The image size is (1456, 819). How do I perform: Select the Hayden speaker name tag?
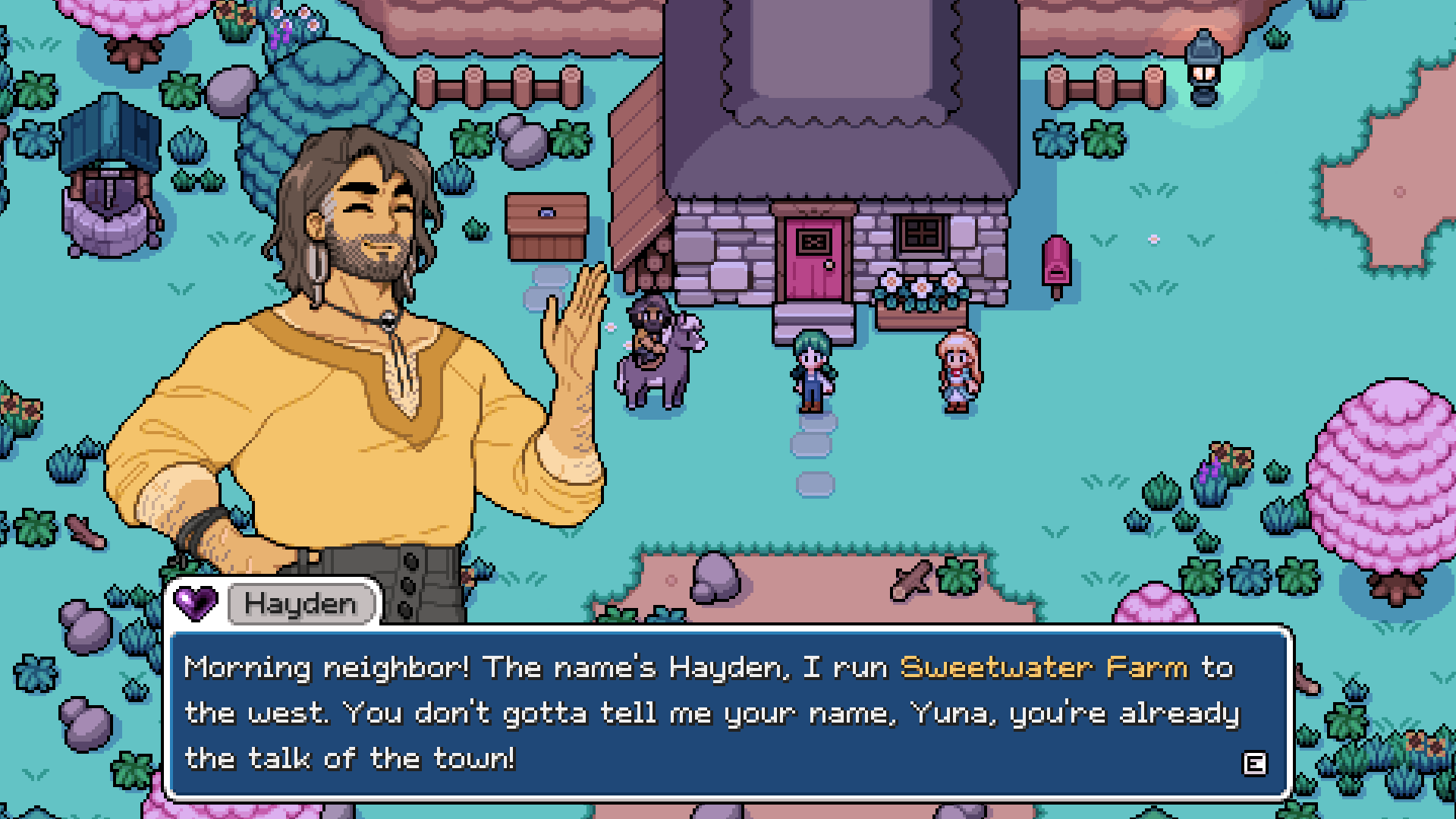pos(301,604)
